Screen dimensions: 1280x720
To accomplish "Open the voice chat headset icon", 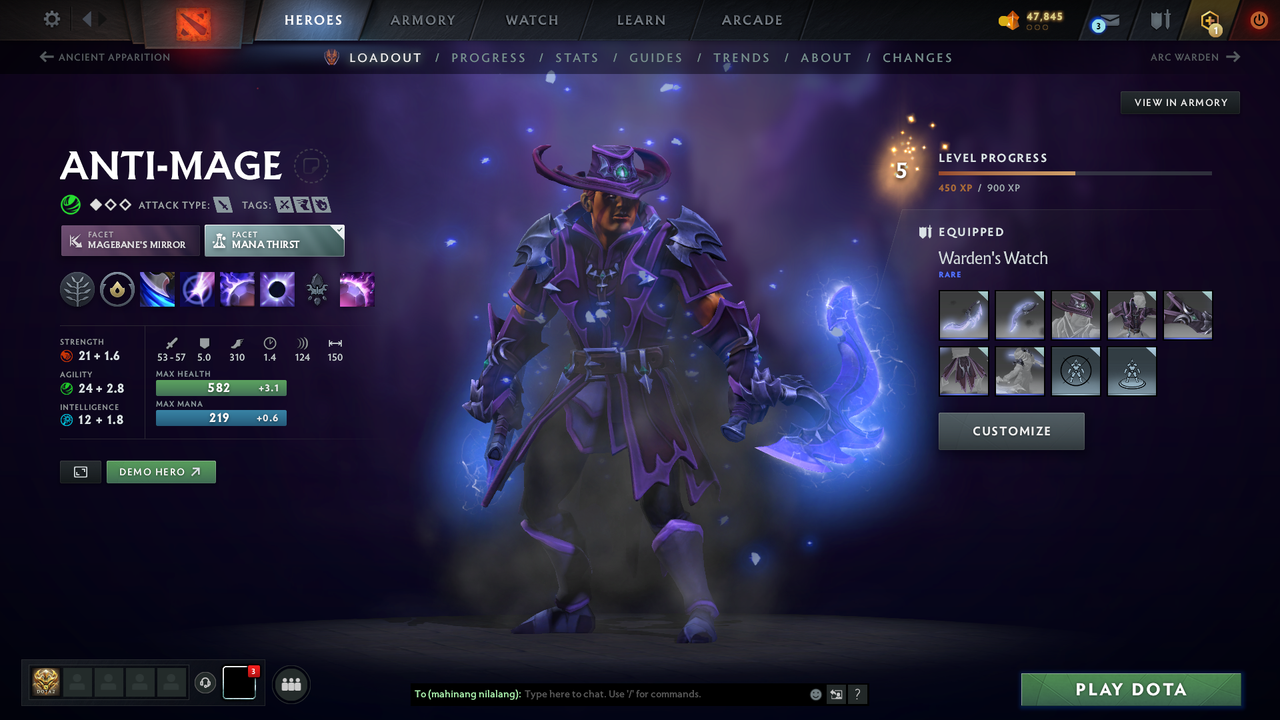I will (206, 682).
